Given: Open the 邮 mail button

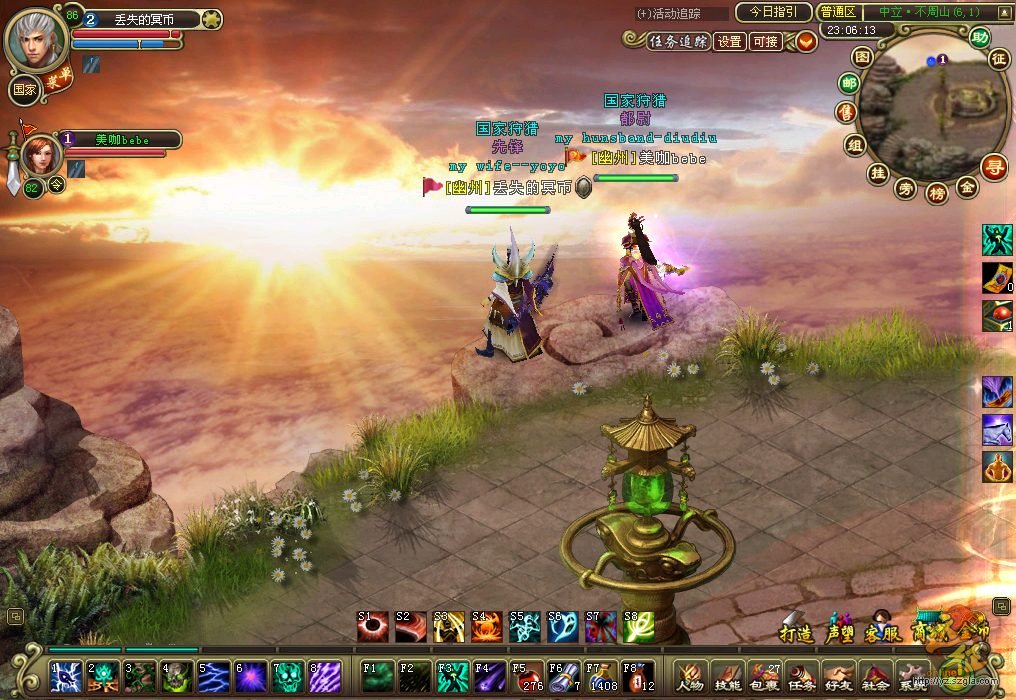Looking at the screenshot, I should point(849,84).
